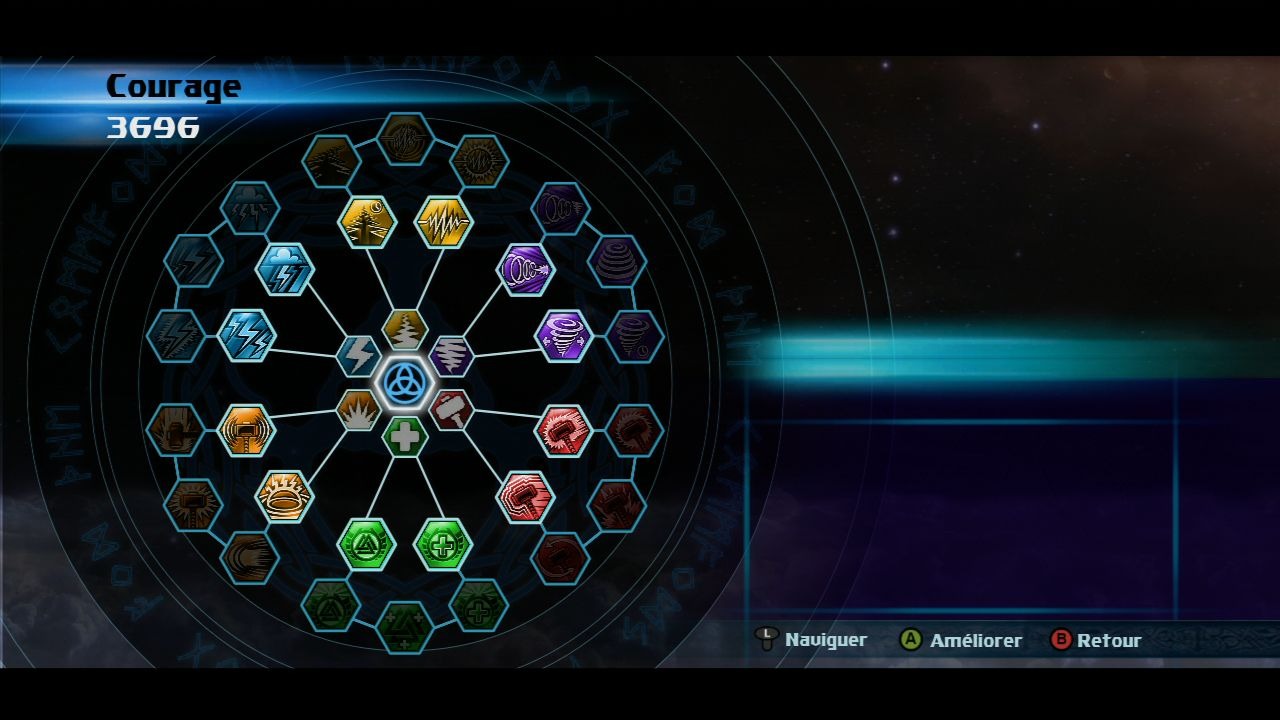1280x720 pixels.
Task: Select the orange explosion burst inner node
Action: pos(358,410)
